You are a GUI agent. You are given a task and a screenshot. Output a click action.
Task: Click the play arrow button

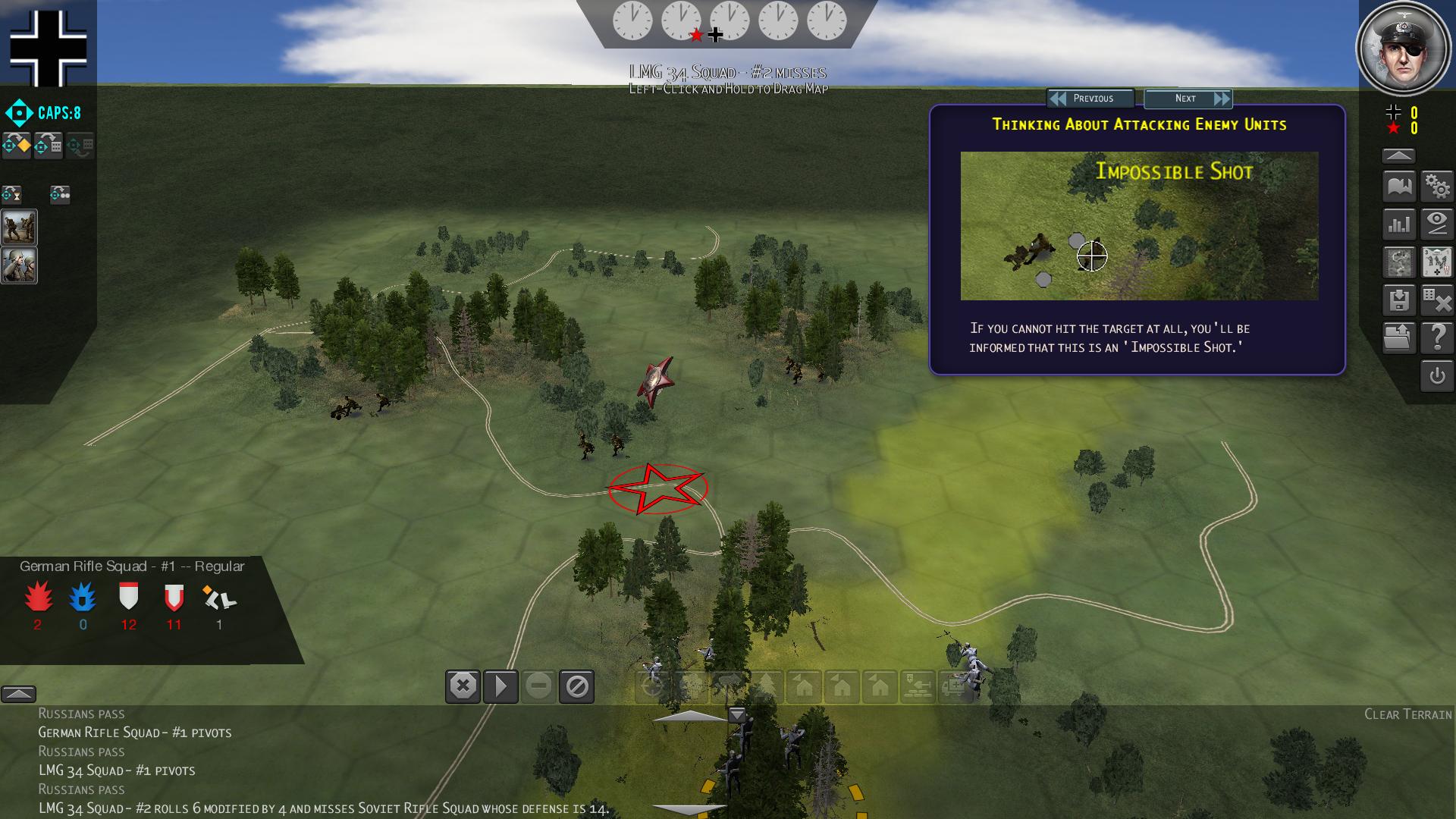[x=500, y=687]
